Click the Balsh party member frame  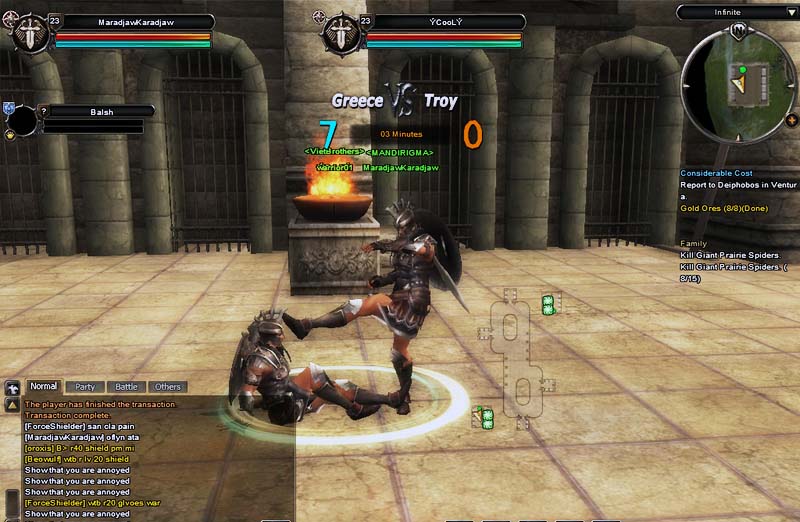[x=96, y=111]
